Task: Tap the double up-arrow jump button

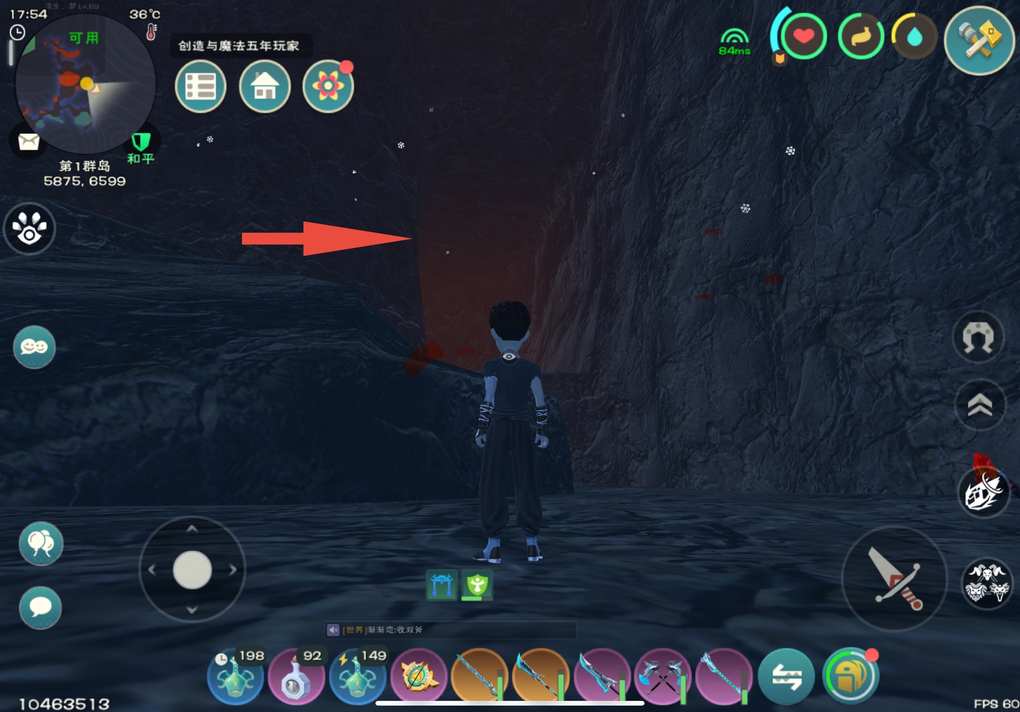Action: [980, 405]
